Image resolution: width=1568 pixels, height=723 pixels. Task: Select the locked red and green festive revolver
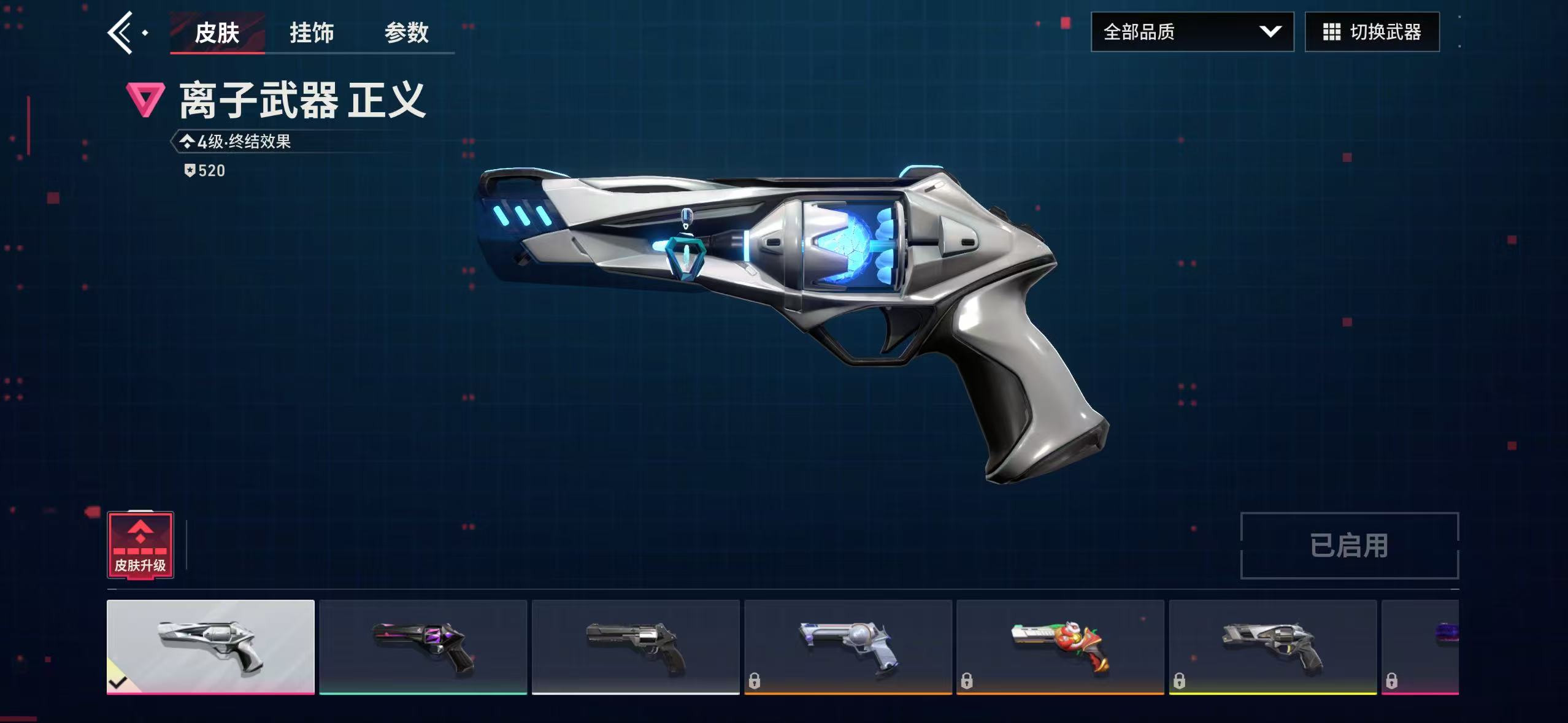[1060, 646]
